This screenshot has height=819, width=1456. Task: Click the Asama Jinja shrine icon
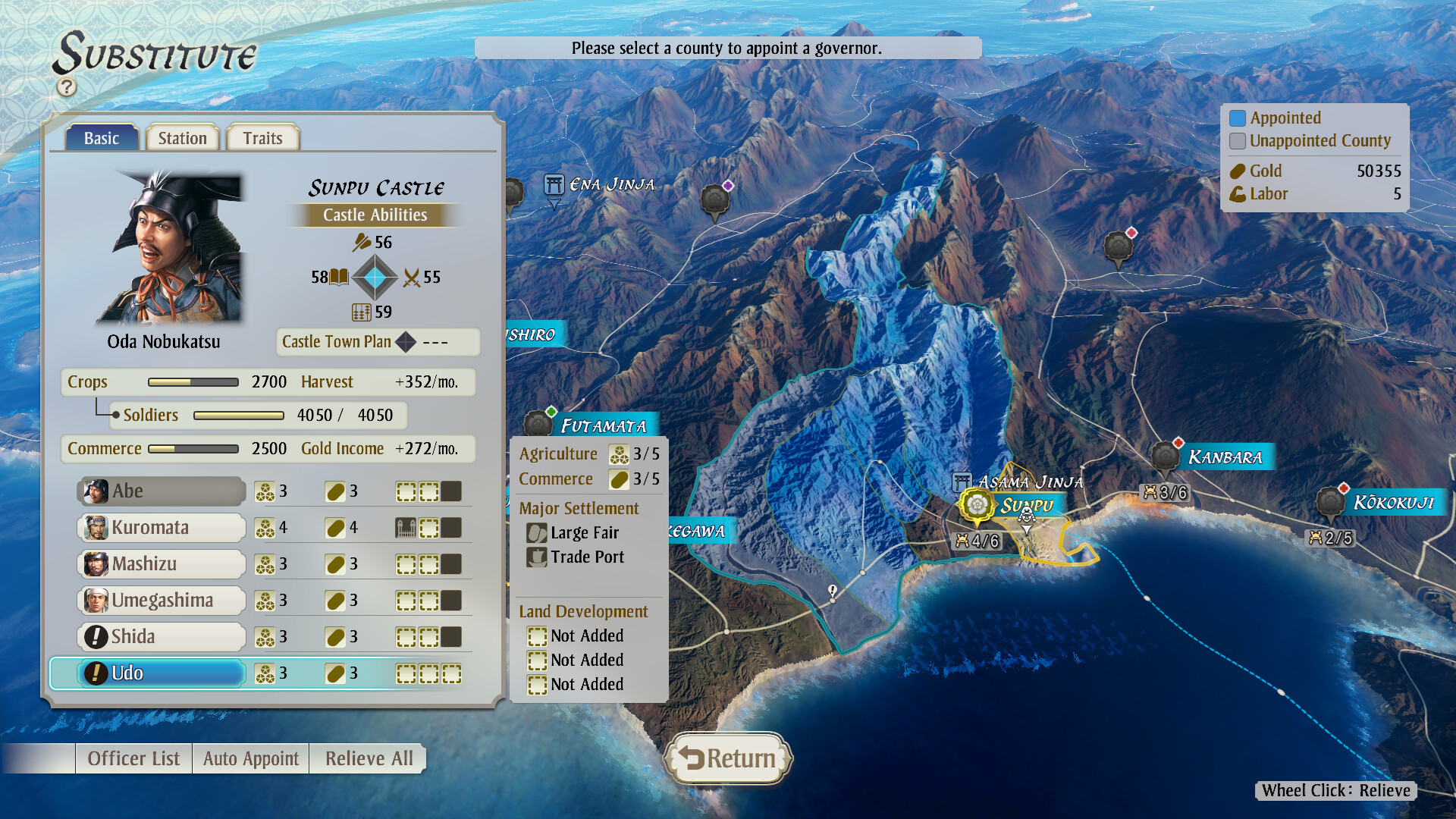(x=962, y=481)
